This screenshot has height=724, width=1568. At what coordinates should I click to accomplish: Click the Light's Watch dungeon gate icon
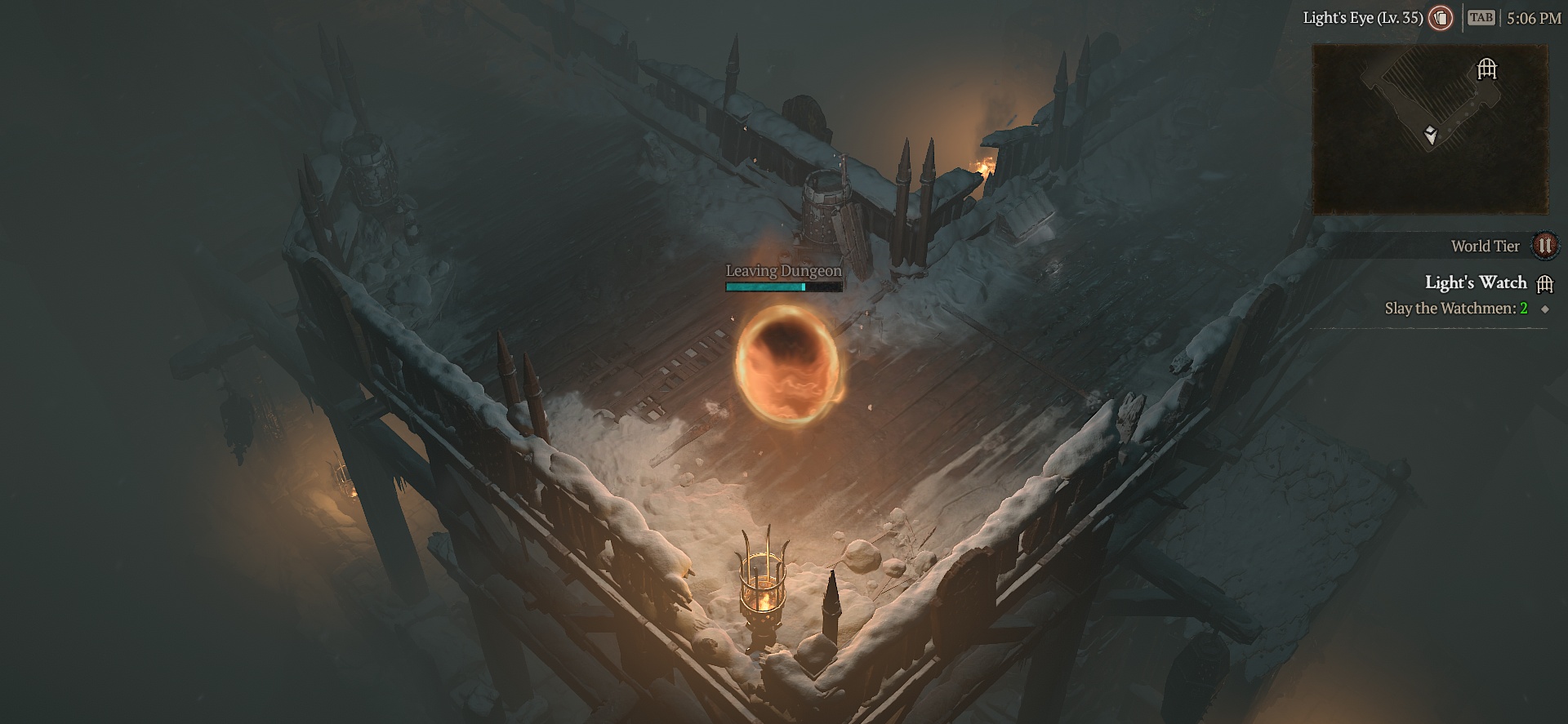(1545, 282)
